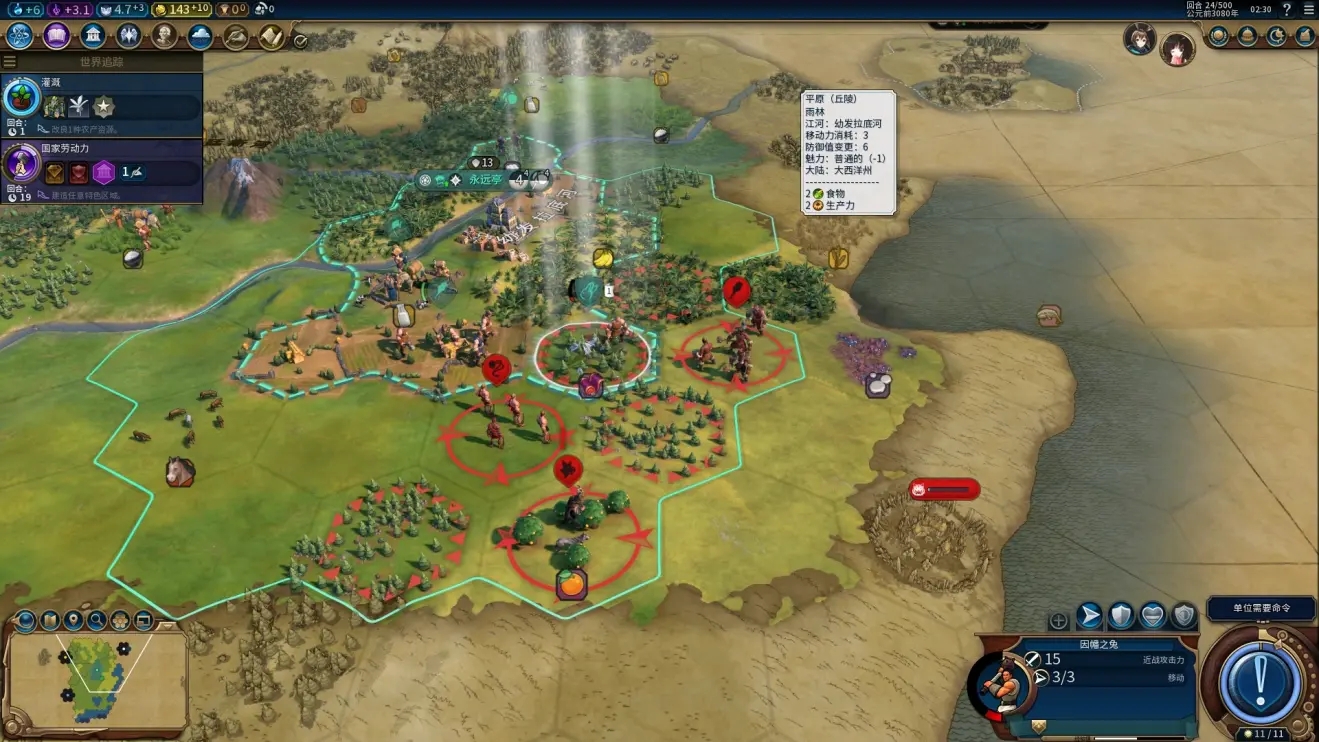Expand more unit actions plus button
The width and height of the screenshot is (1319, 742).
(x=1058, y=621)
